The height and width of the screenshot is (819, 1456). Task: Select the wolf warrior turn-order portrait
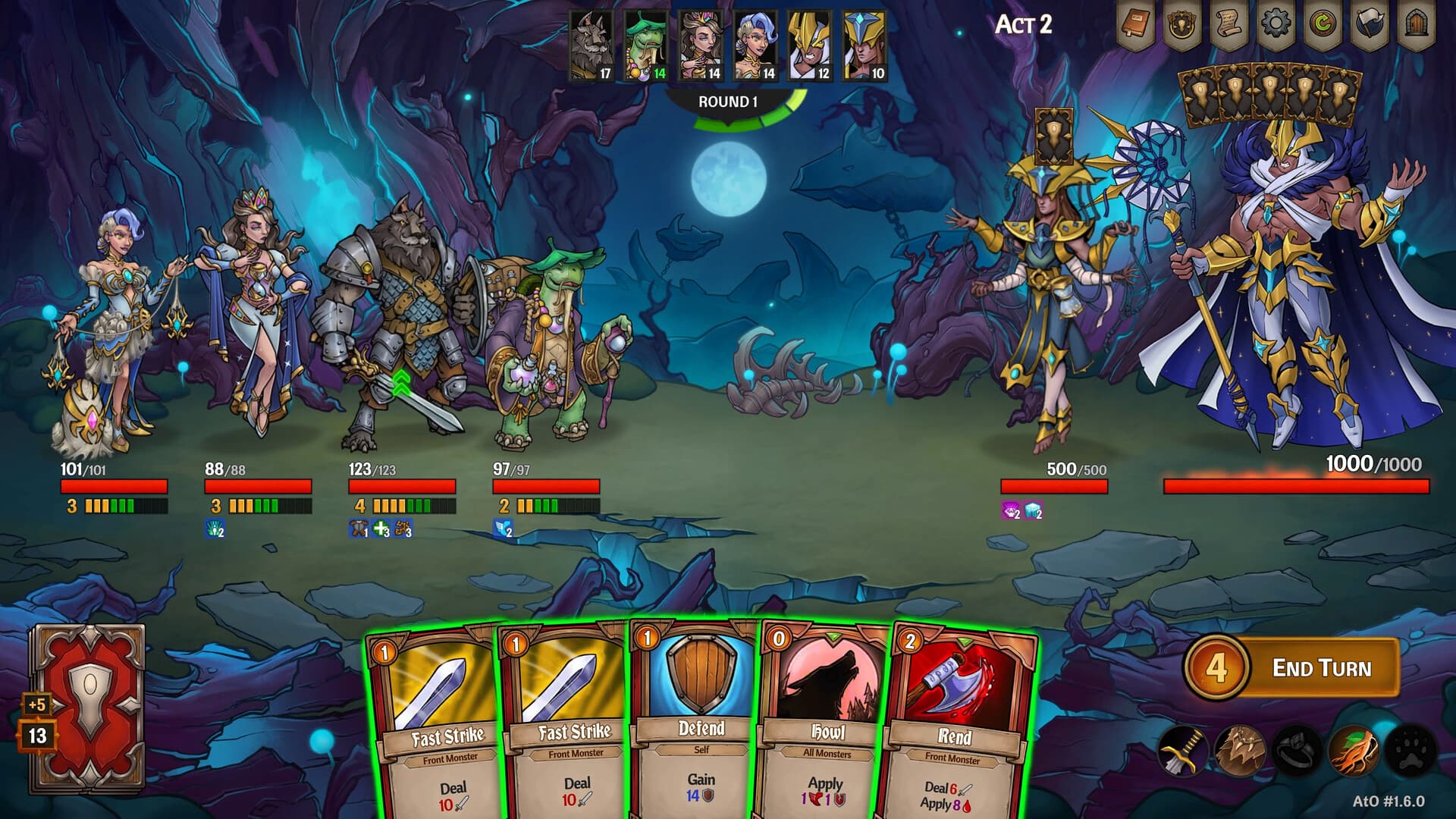(x=591, y=45)
